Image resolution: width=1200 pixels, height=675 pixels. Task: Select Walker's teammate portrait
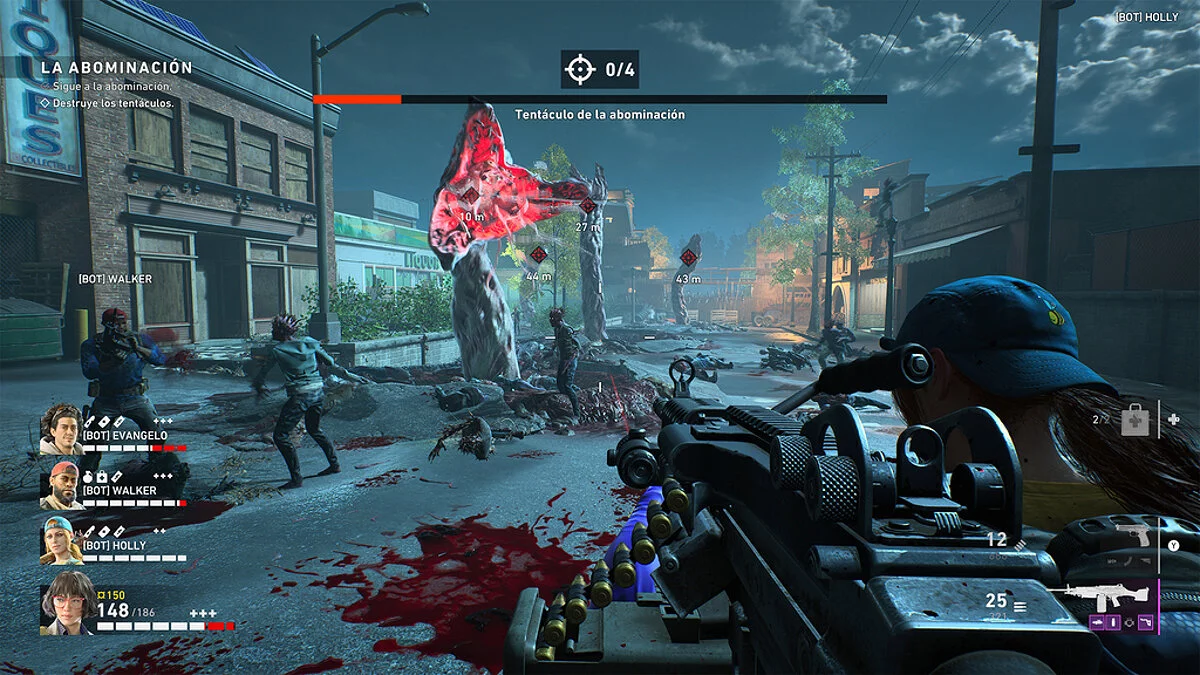61,484
